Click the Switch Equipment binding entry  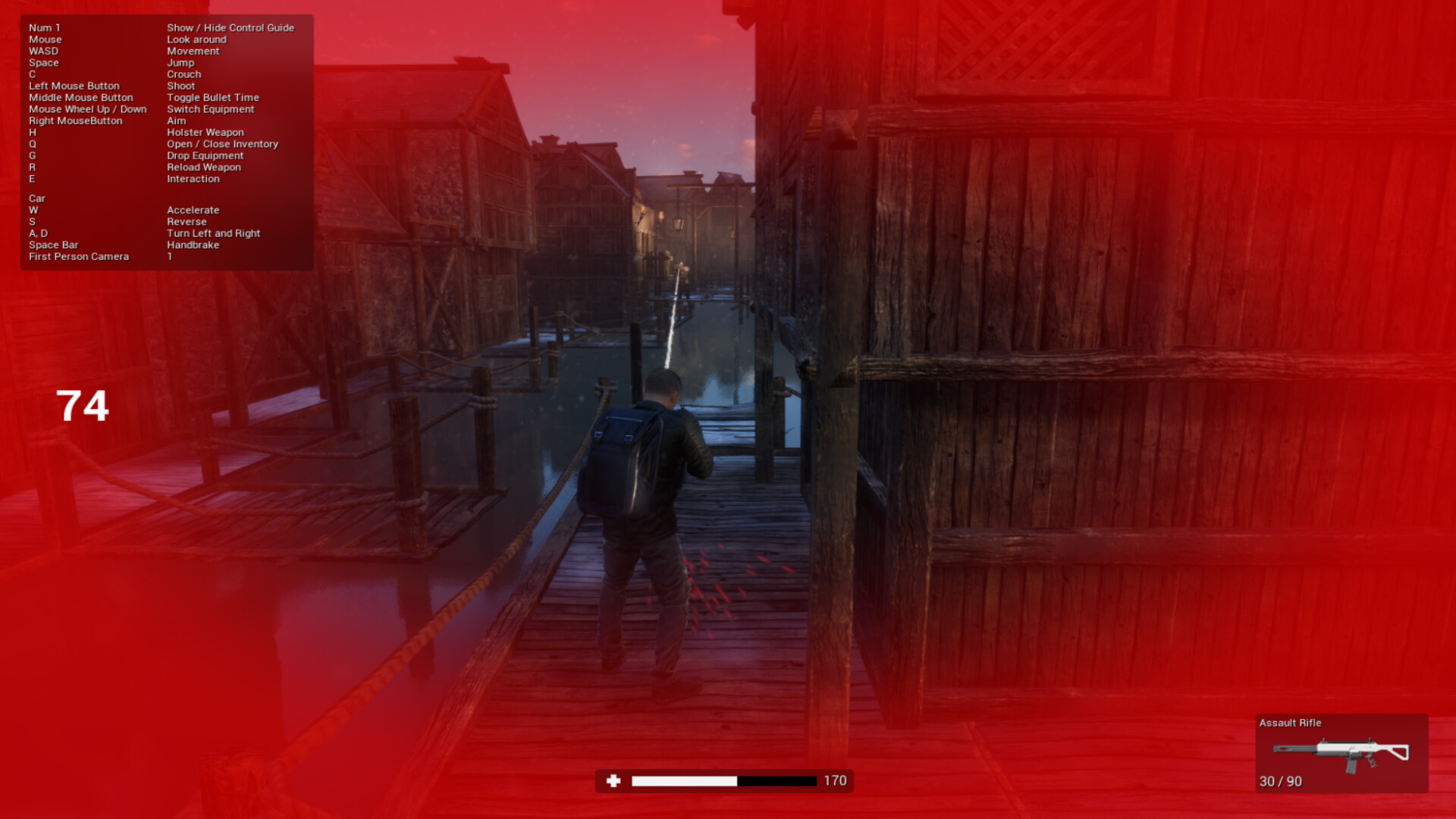tap(211, 109)
